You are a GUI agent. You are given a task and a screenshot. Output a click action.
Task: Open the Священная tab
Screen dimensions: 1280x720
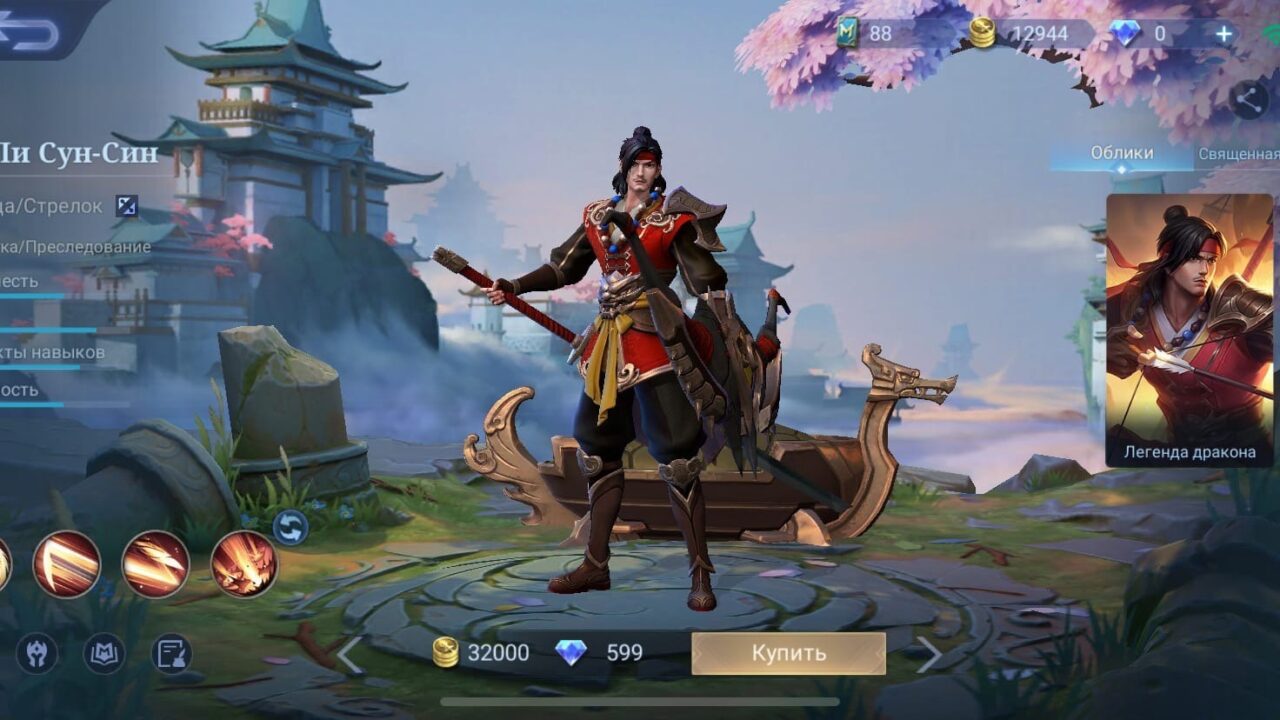[1239, 154]
